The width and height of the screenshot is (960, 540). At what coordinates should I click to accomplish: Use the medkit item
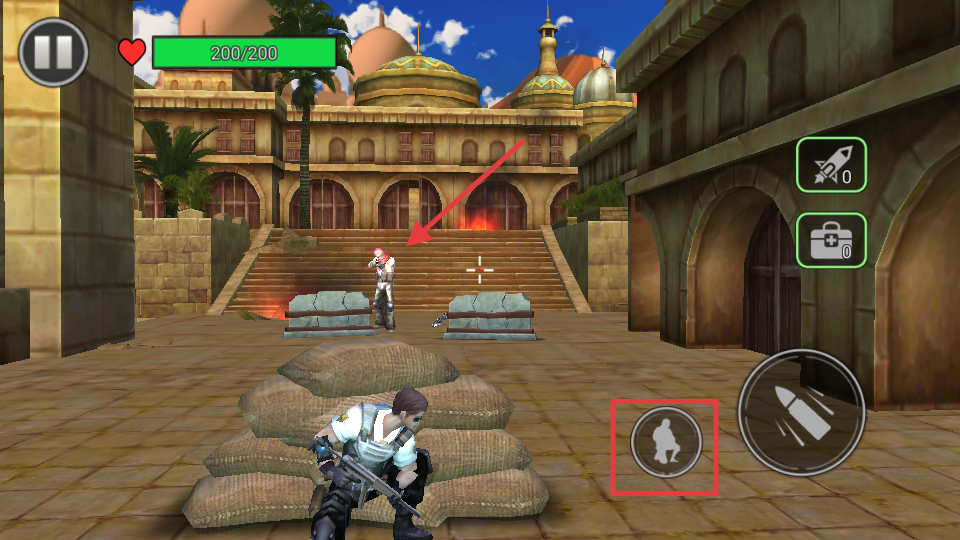830,240
